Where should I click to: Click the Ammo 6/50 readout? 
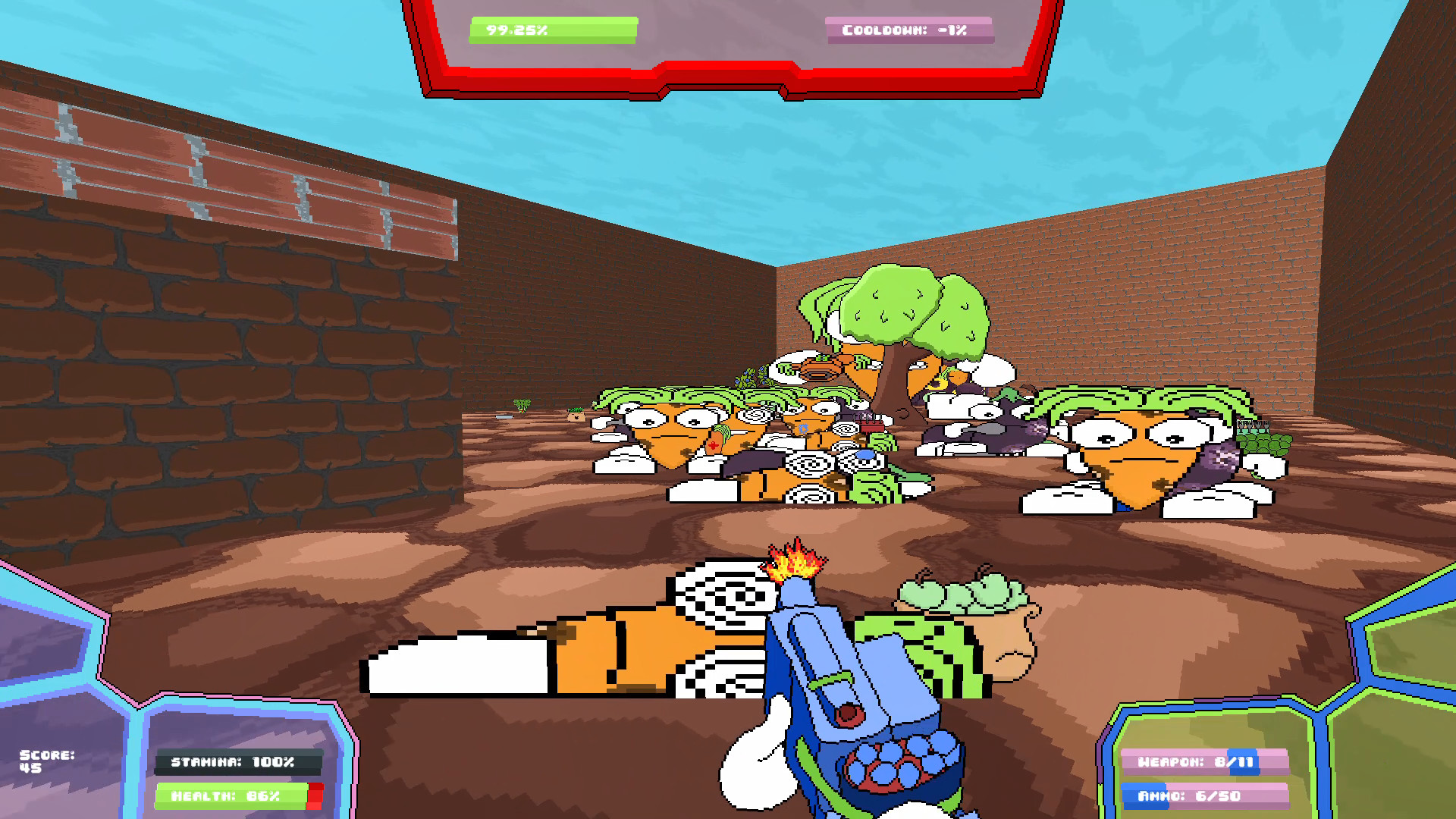[x=1206, y=797]
